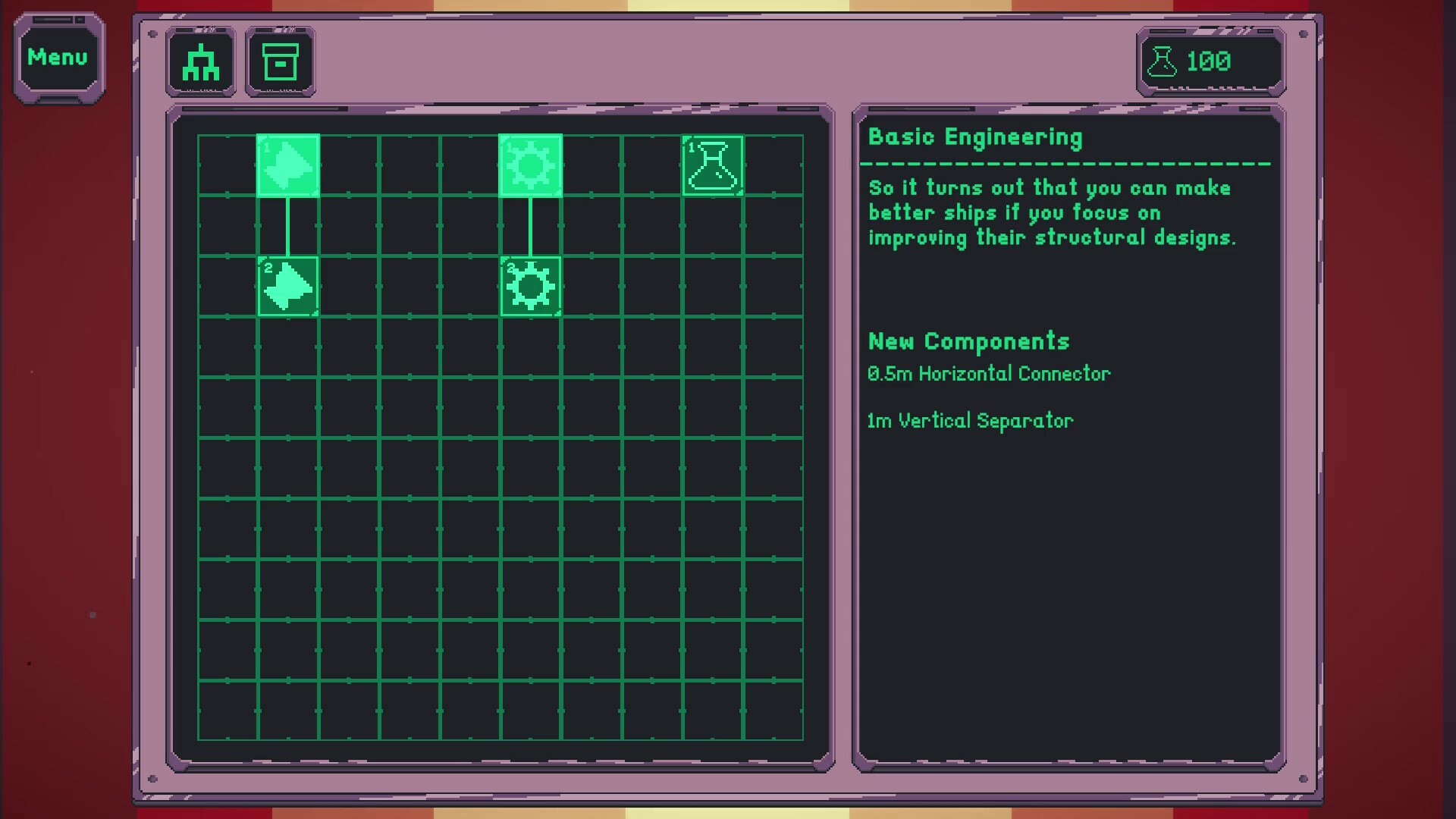
Task: Open the Menu panel
Action: (58, 57)
